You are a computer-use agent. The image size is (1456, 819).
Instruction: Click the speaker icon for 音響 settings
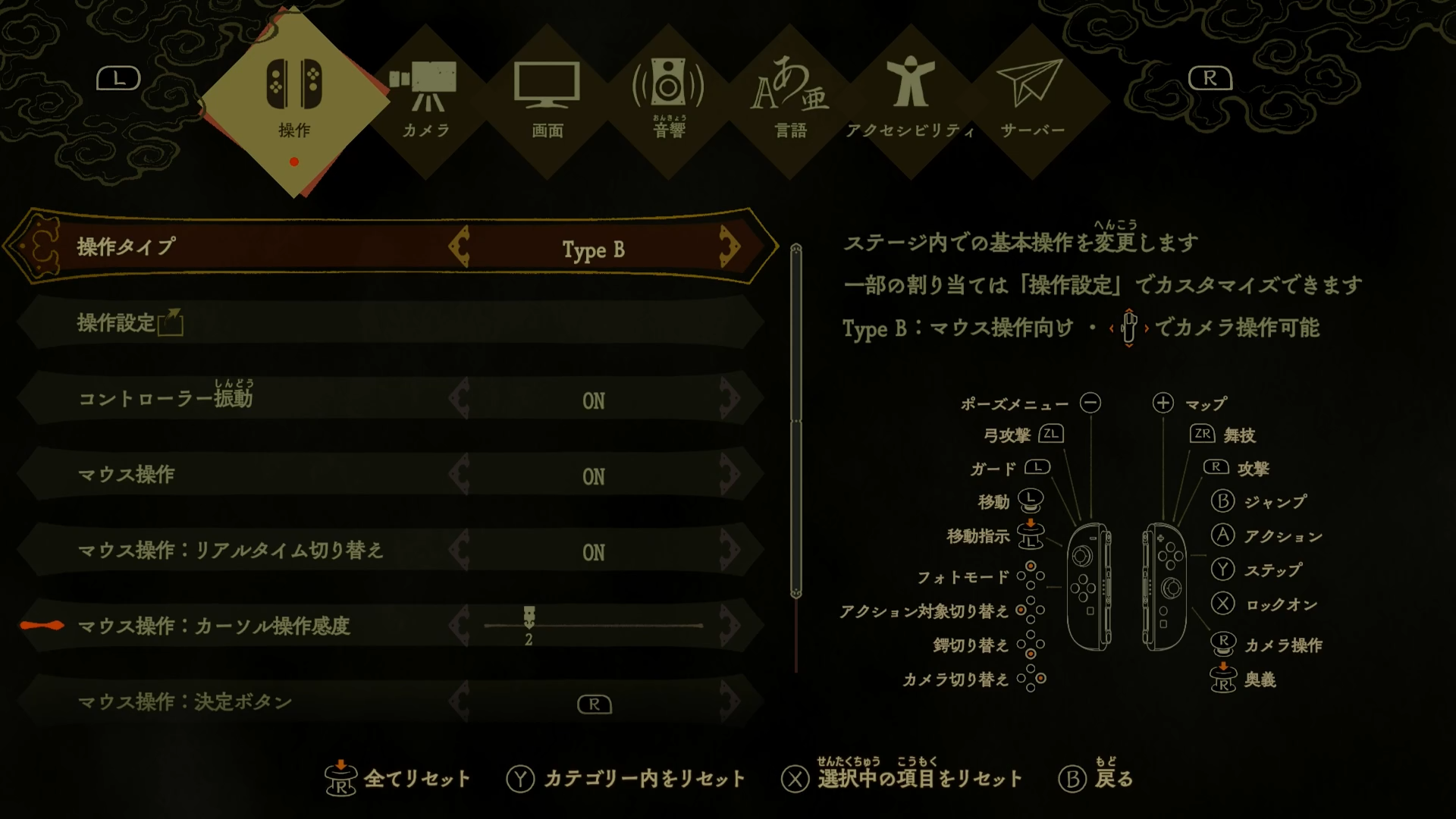(x=667, y=83)
